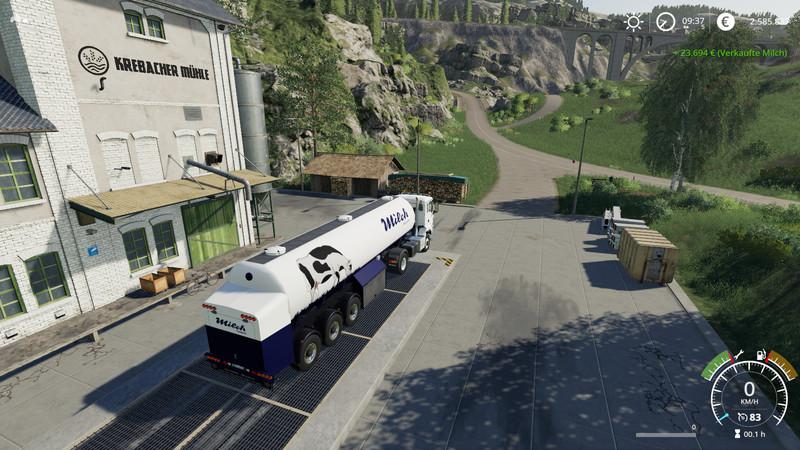Select the fuel pump icon
Viewport: 800px width, 450px height.
(762, 354)
